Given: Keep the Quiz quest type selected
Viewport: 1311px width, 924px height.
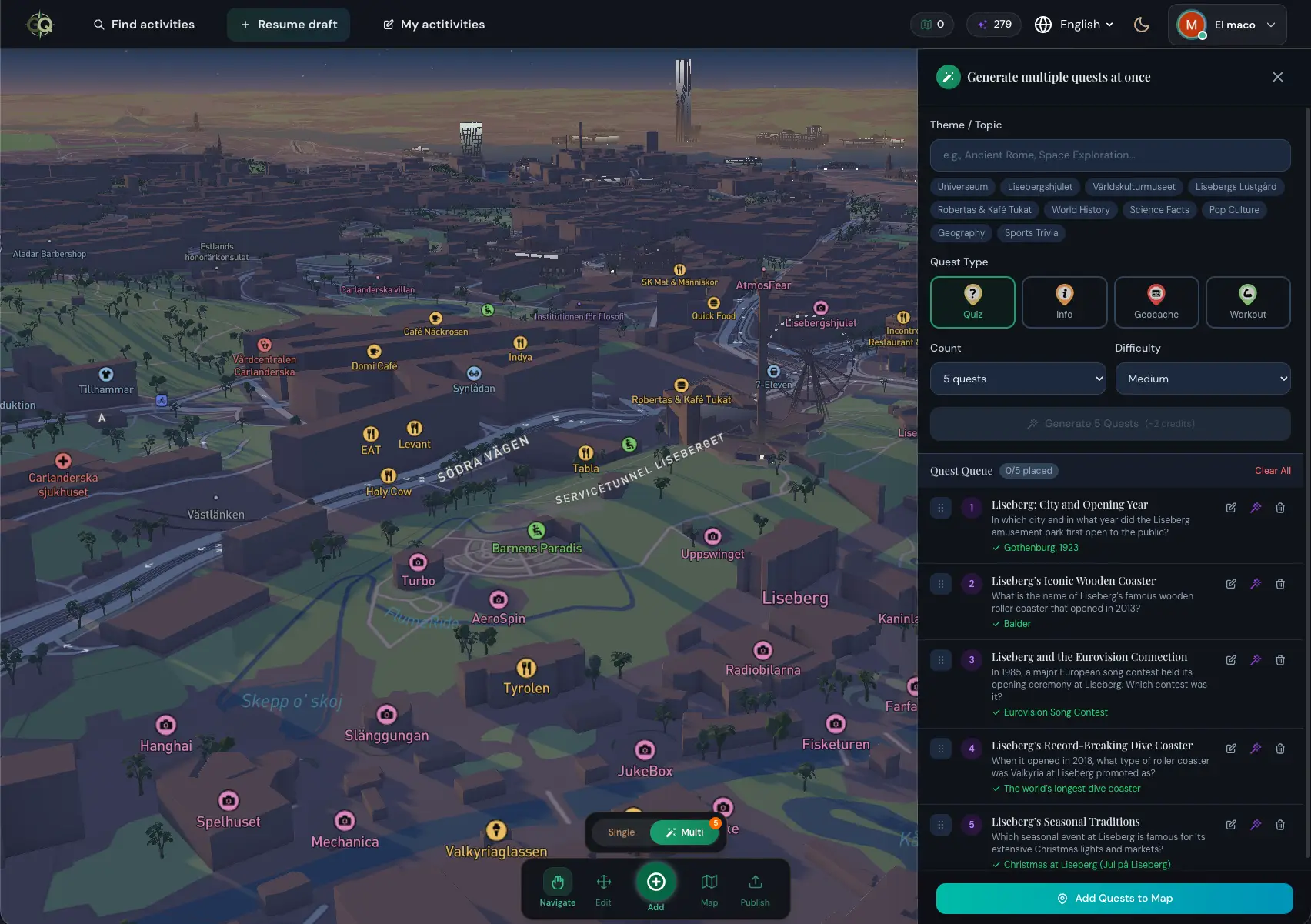Looking at the screenshot, I should click(972, 302).
